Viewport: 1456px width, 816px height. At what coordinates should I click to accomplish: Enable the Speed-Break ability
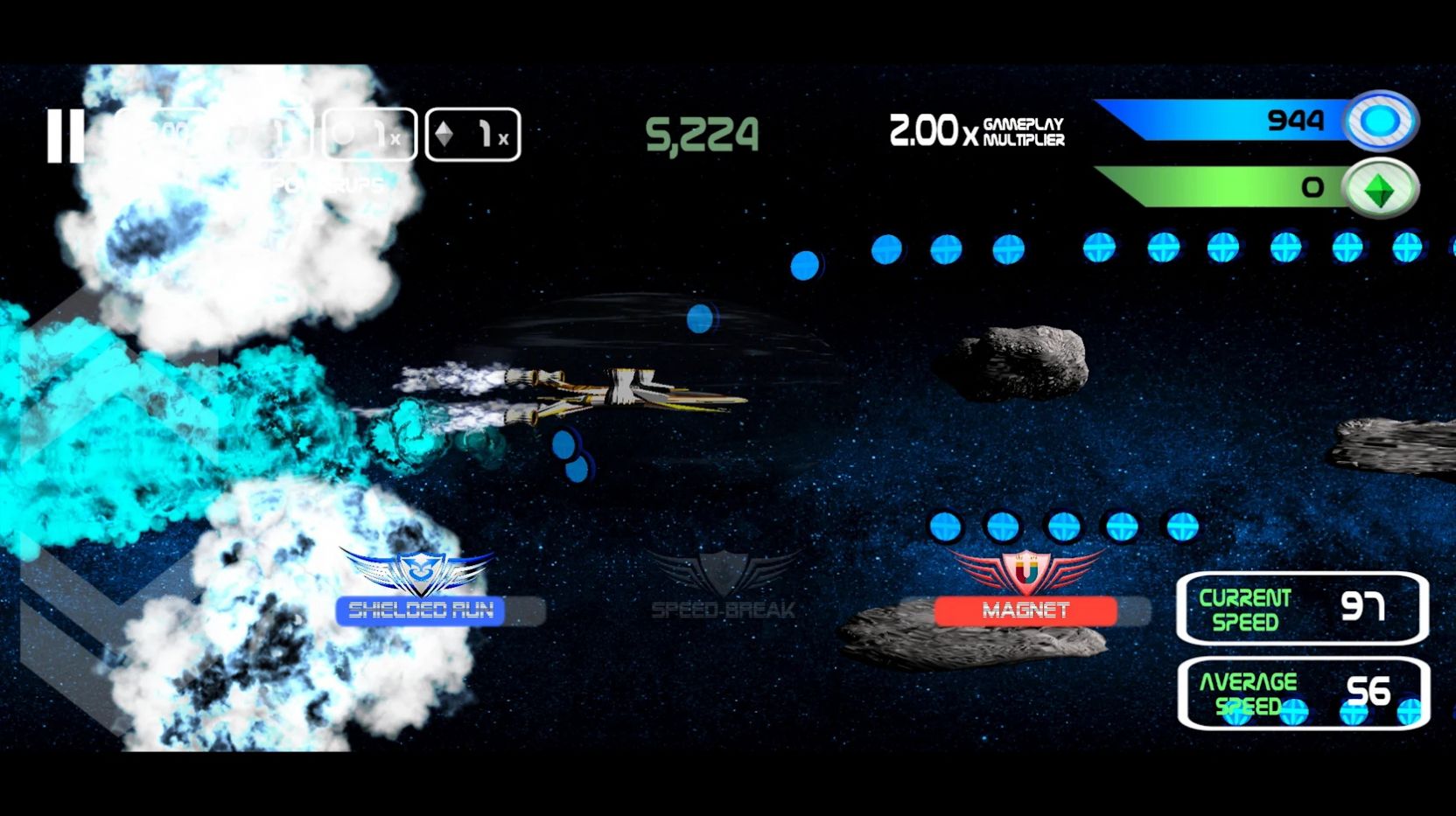(721, 608)
